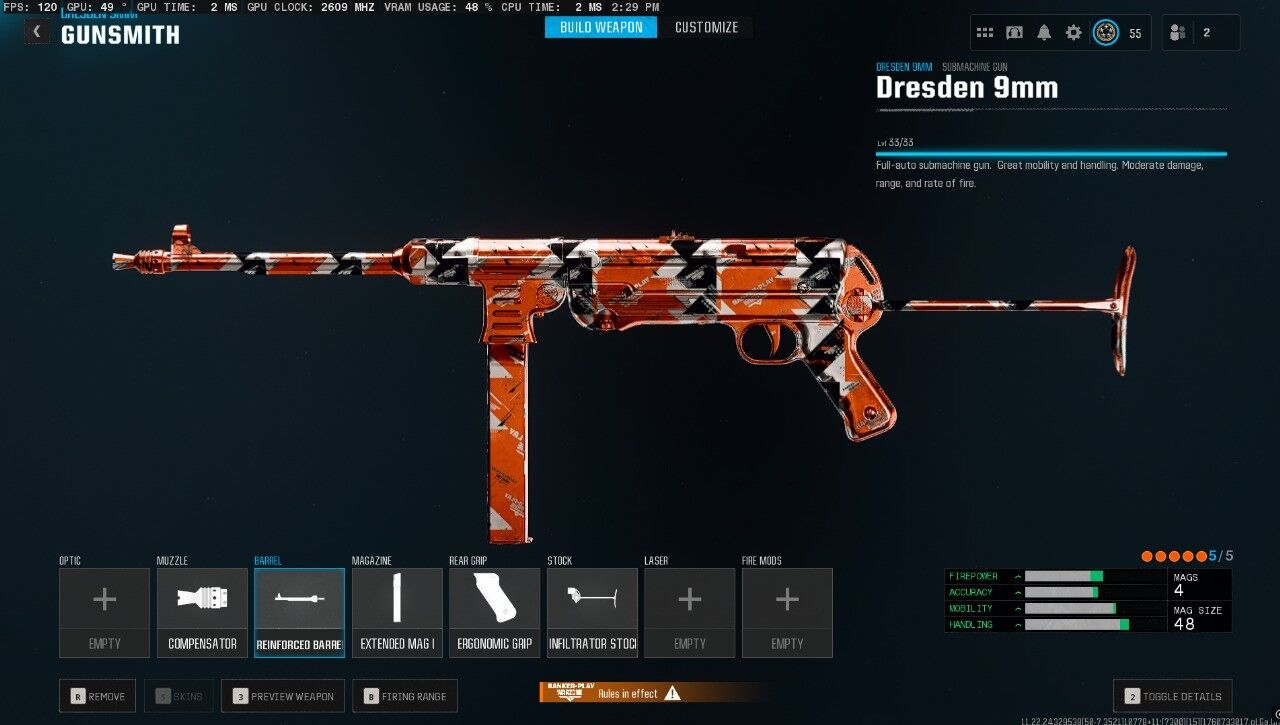
Task: Open the Extended Mag I magazine slot
Action: click(x=397, y=612)
